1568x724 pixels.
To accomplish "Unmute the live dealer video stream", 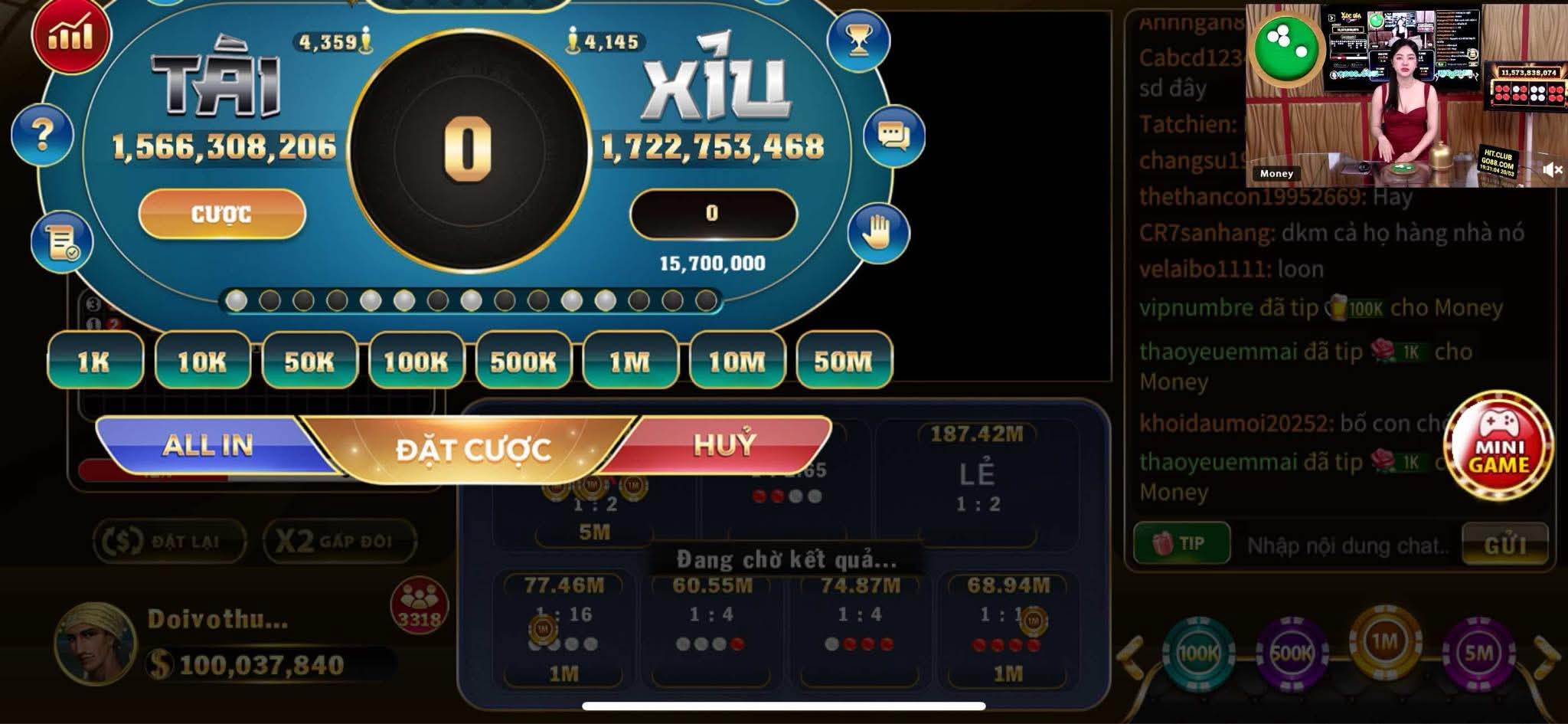I will click(x=1552, y=170).
